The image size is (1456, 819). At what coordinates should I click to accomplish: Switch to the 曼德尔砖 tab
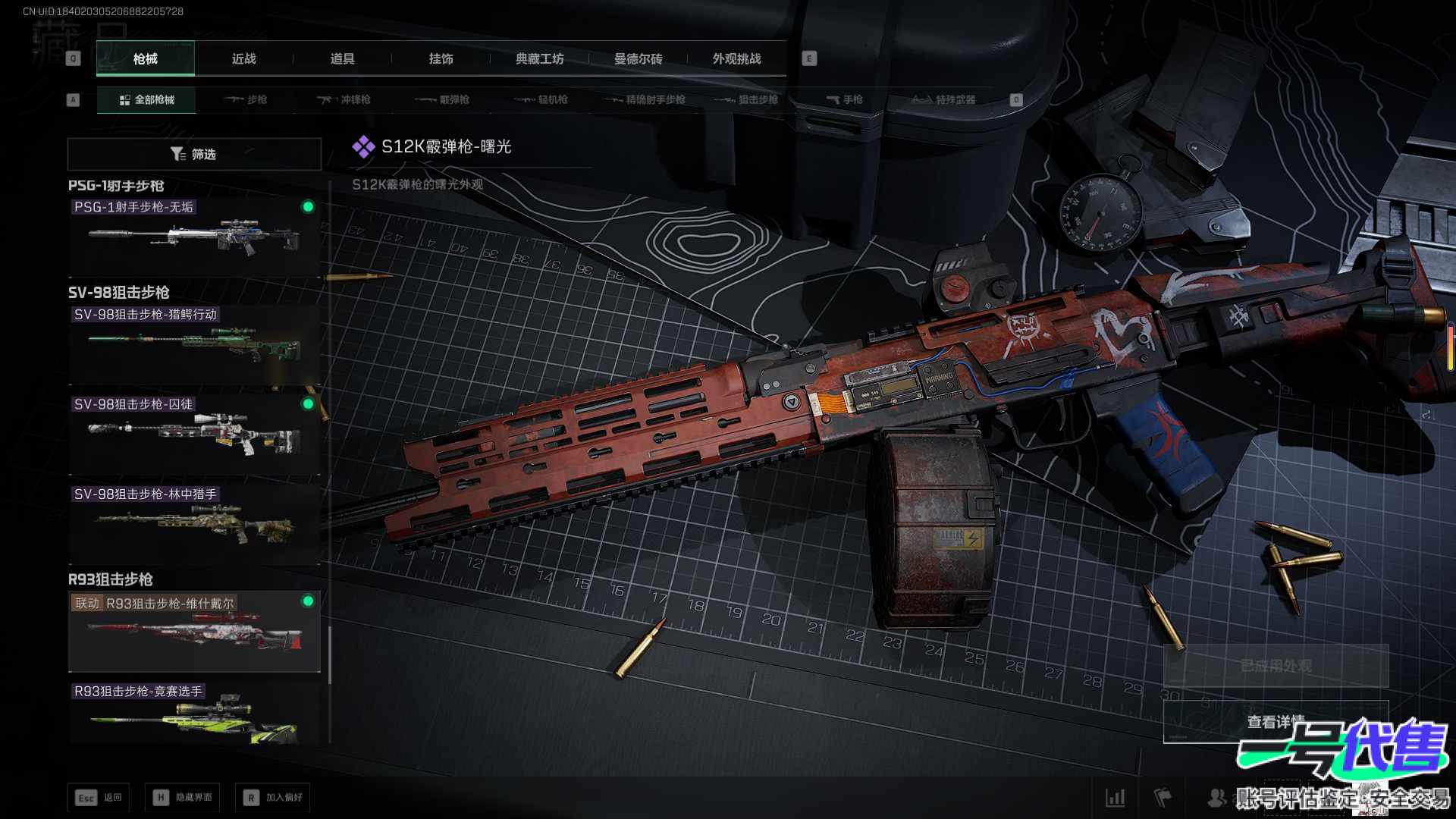638,58
